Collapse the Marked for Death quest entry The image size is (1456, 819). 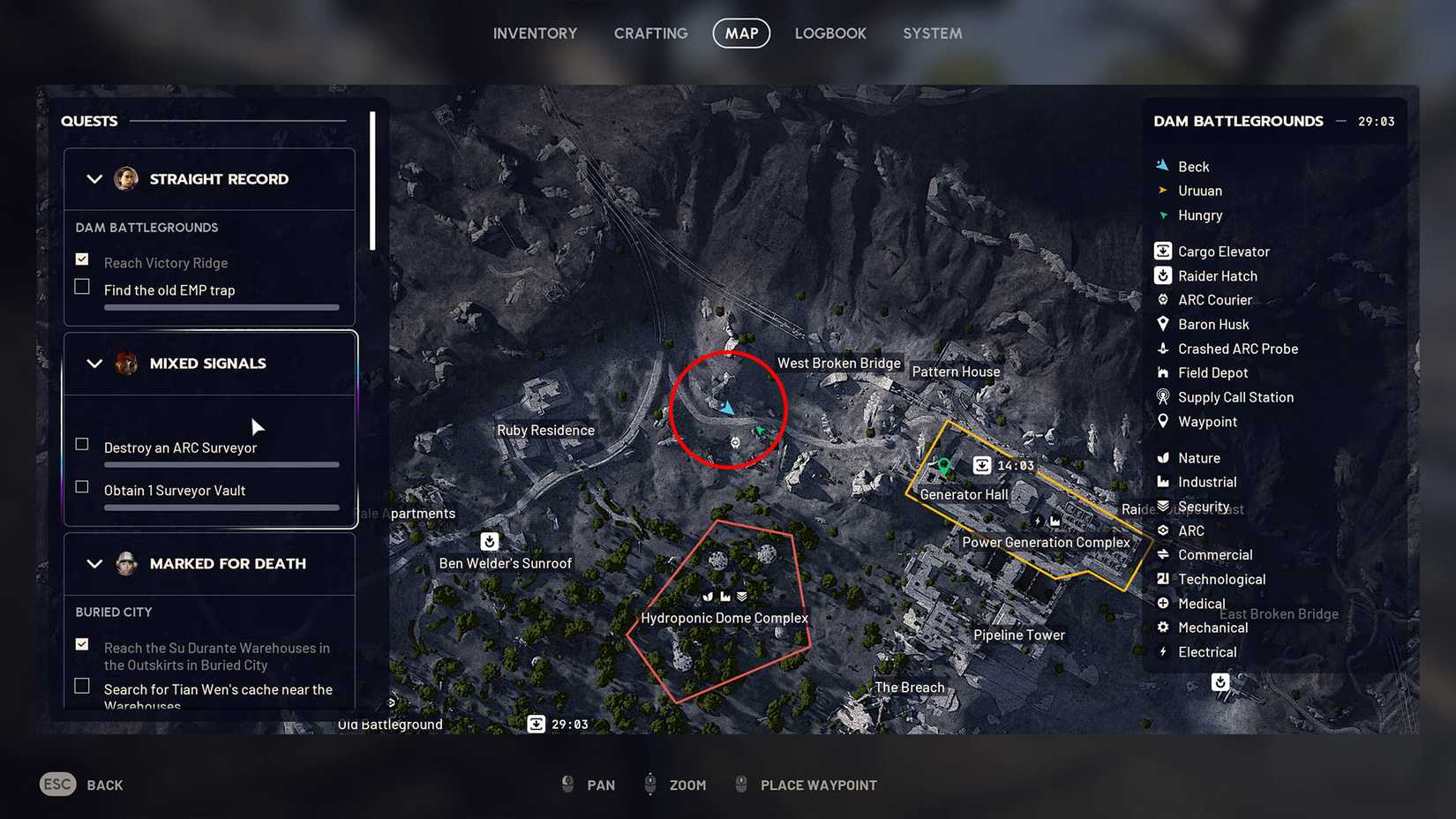[x=95, y=563]
